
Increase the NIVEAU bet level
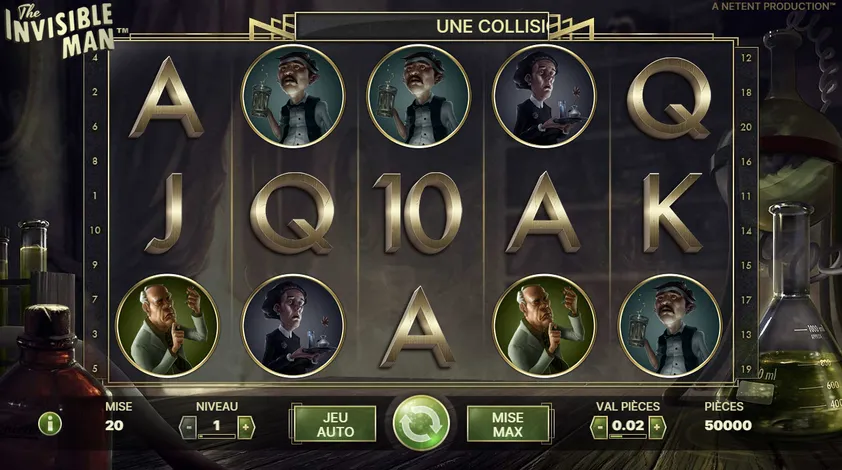pyautogui.click(x=246, y=426)
